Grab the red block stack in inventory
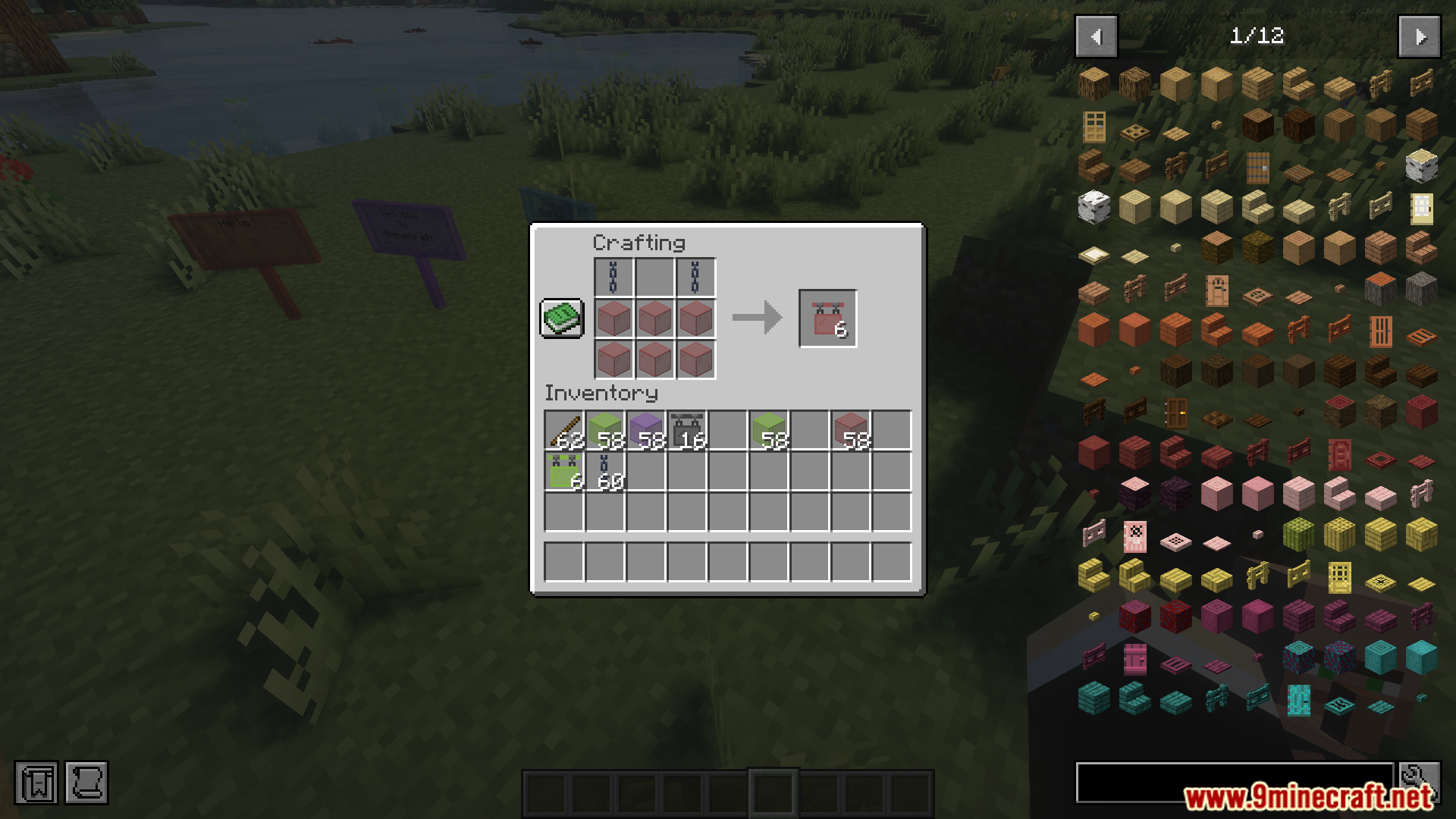 click(851, 431)
